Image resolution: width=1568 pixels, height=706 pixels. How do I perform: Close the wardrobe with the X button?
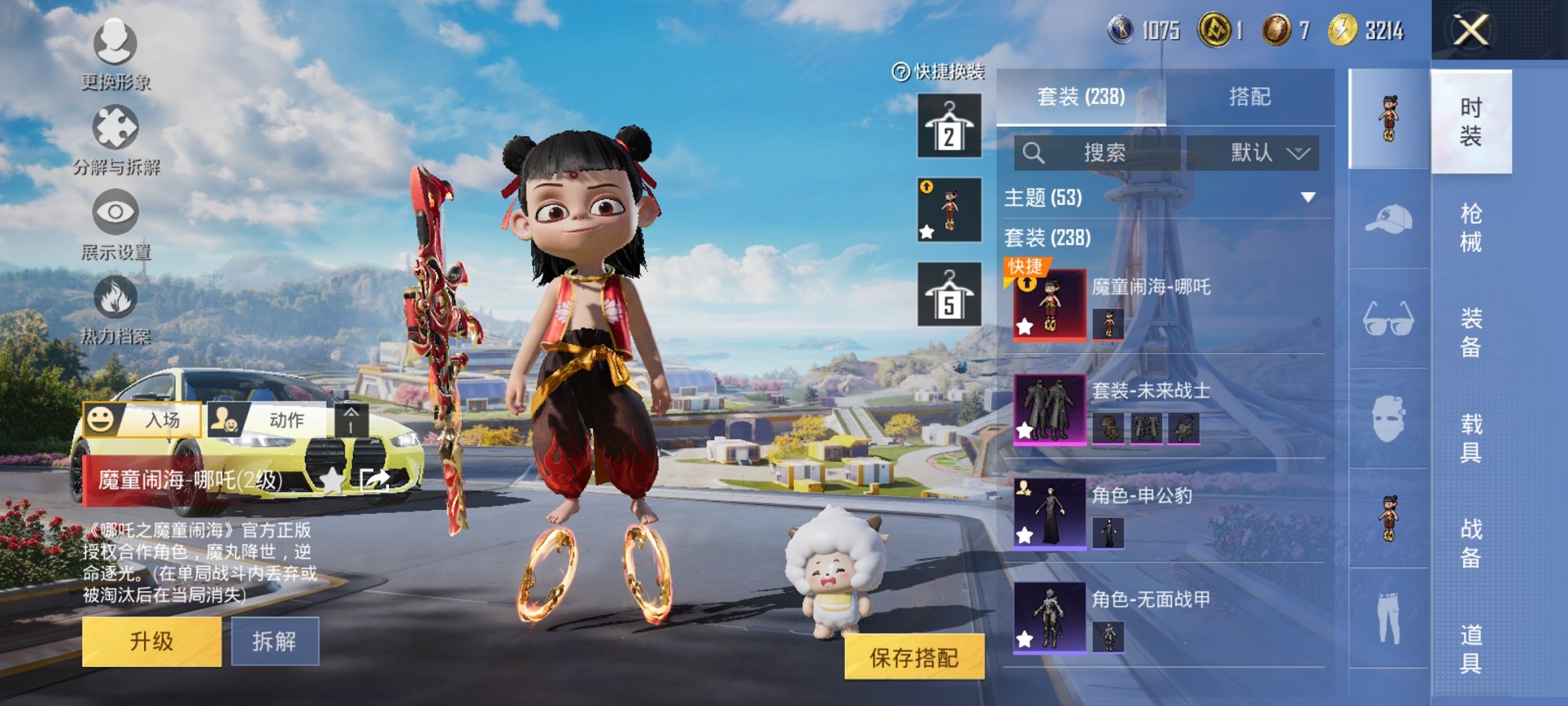[x=1470, y=31]
